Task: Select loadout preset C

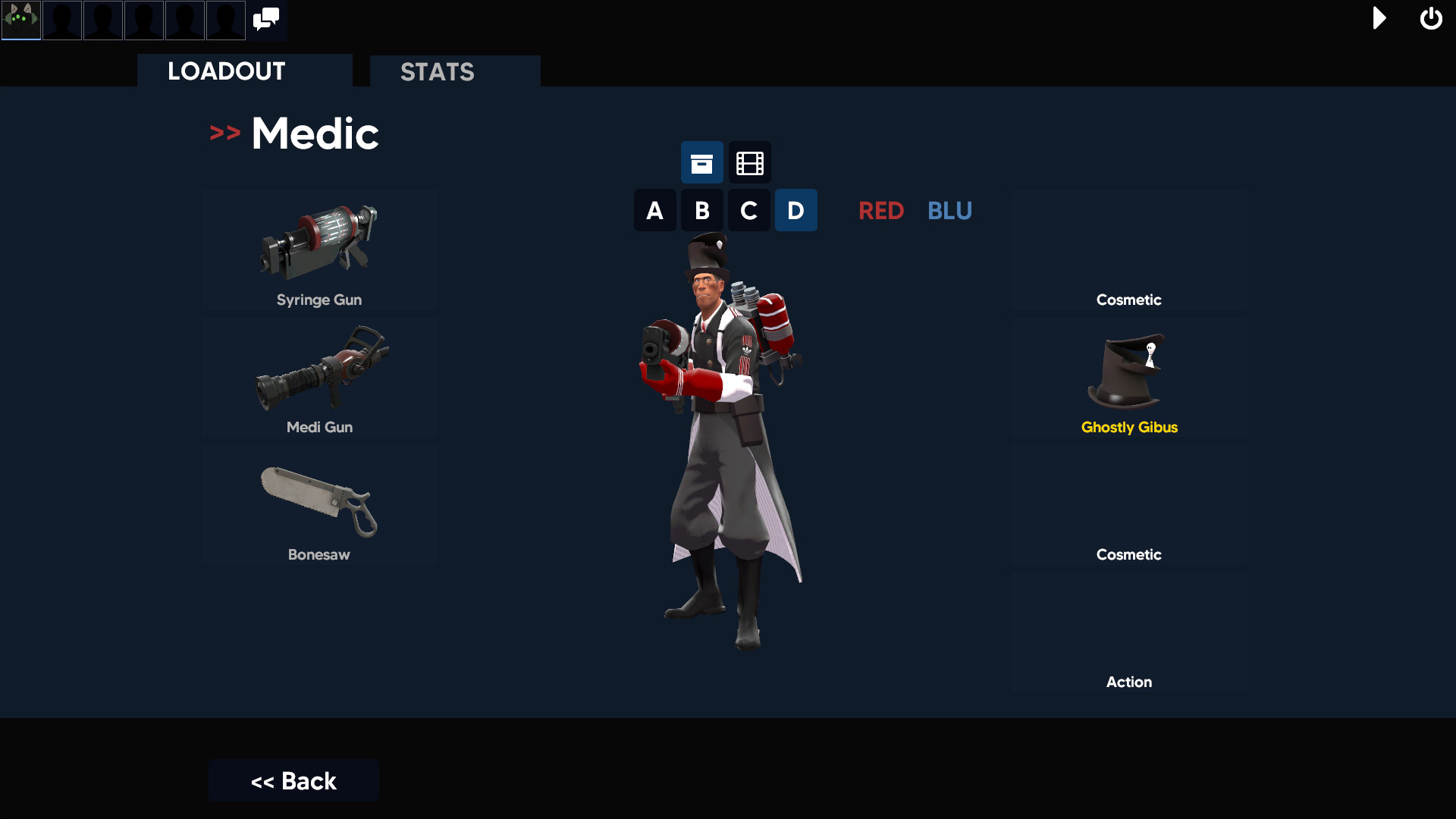Action: pos(748,210)
